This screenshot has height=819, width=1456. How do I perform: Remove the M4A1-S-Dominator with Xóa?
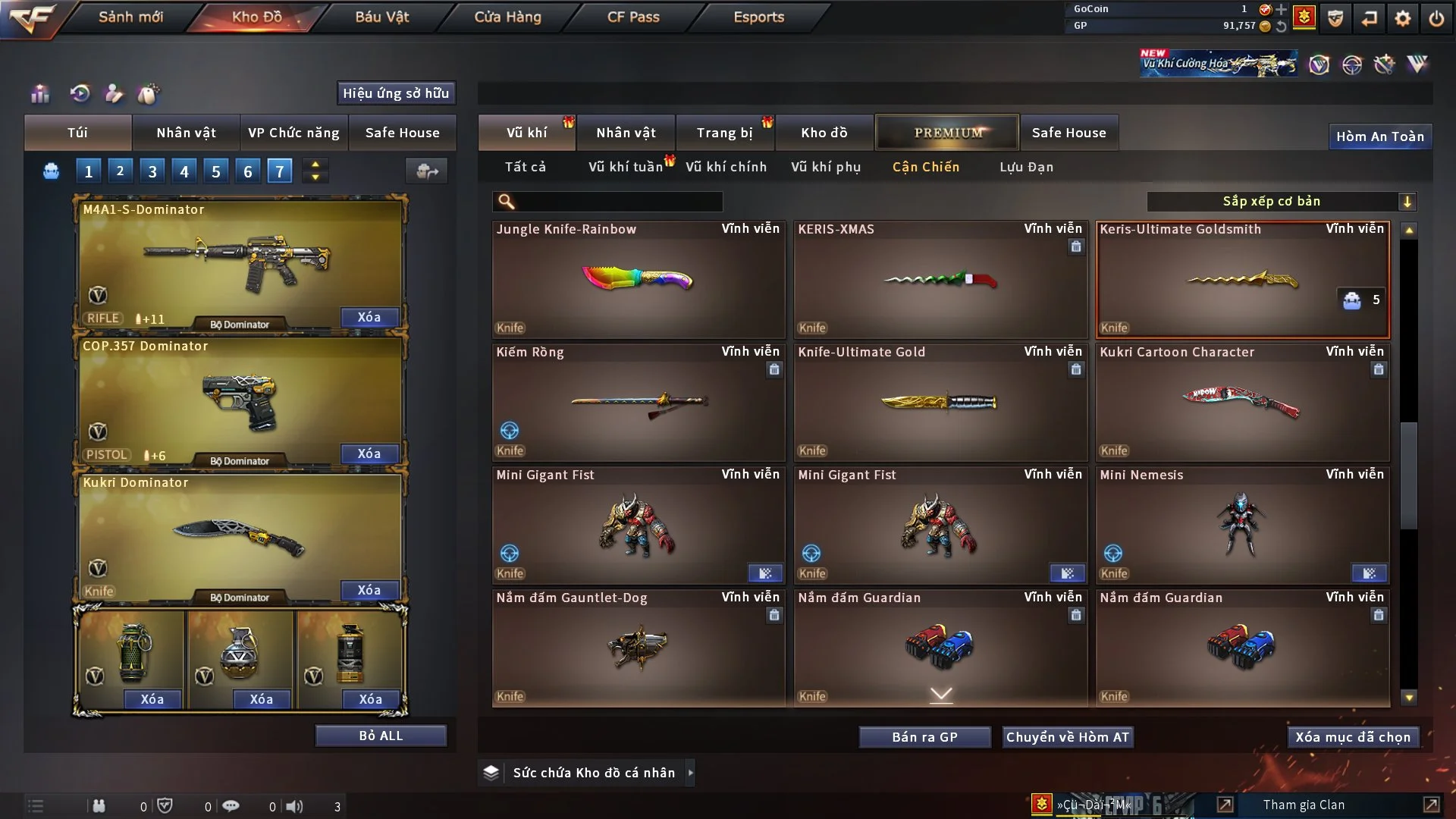(369, 317)
